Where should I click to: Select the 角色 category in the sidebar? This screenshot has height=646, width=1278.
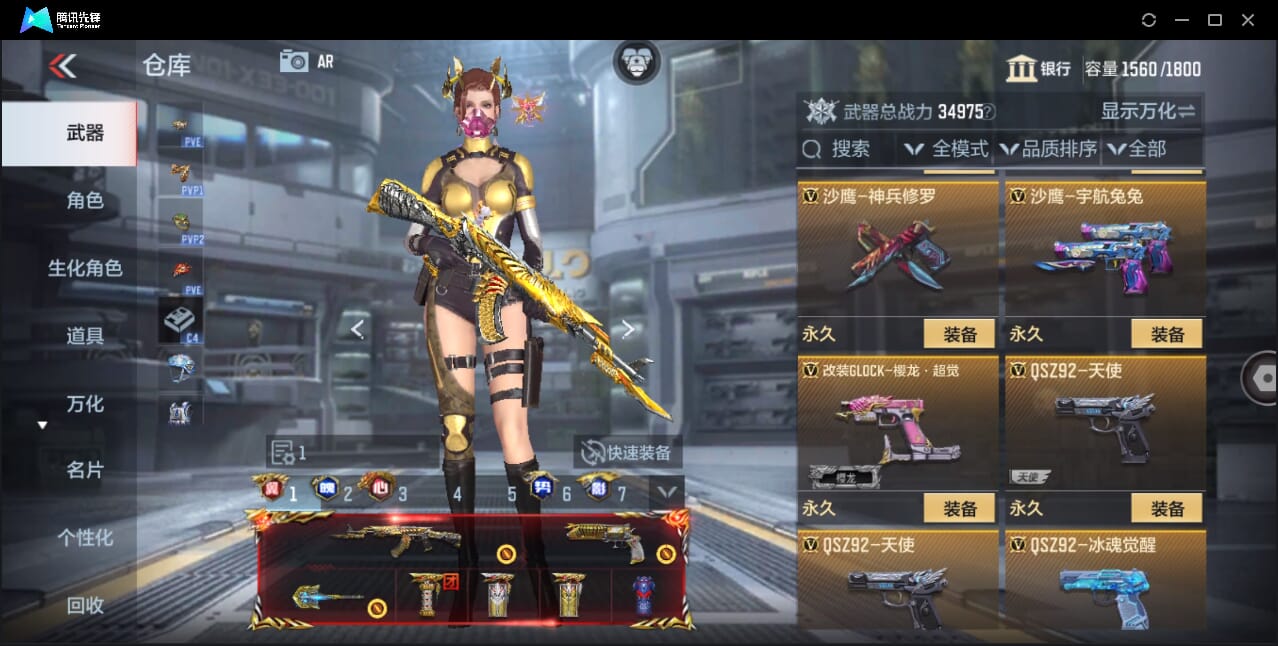[x=85, y=201]
